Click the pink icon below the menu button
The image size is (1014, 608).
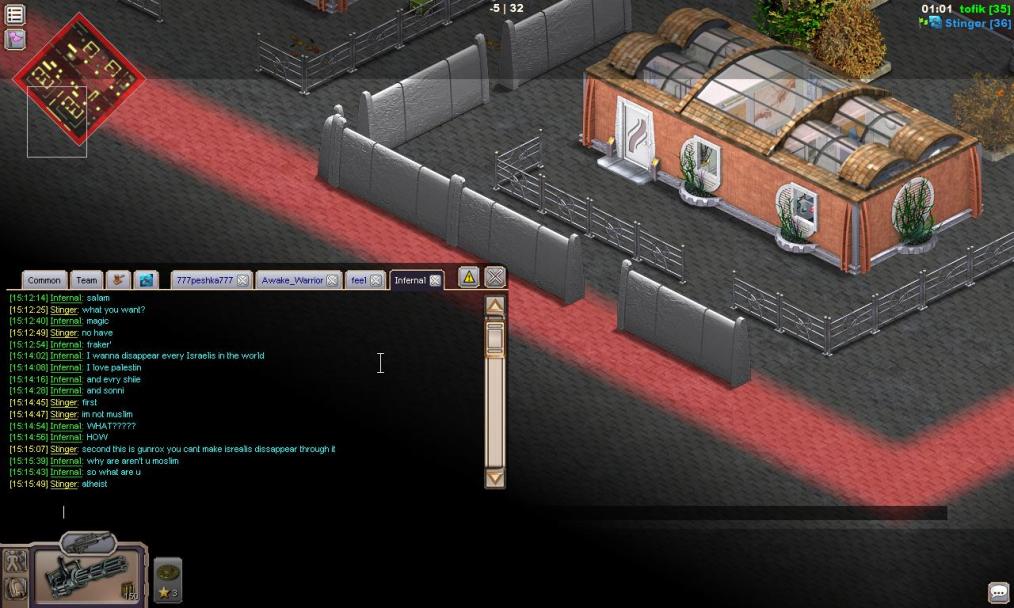pos(15,39)
